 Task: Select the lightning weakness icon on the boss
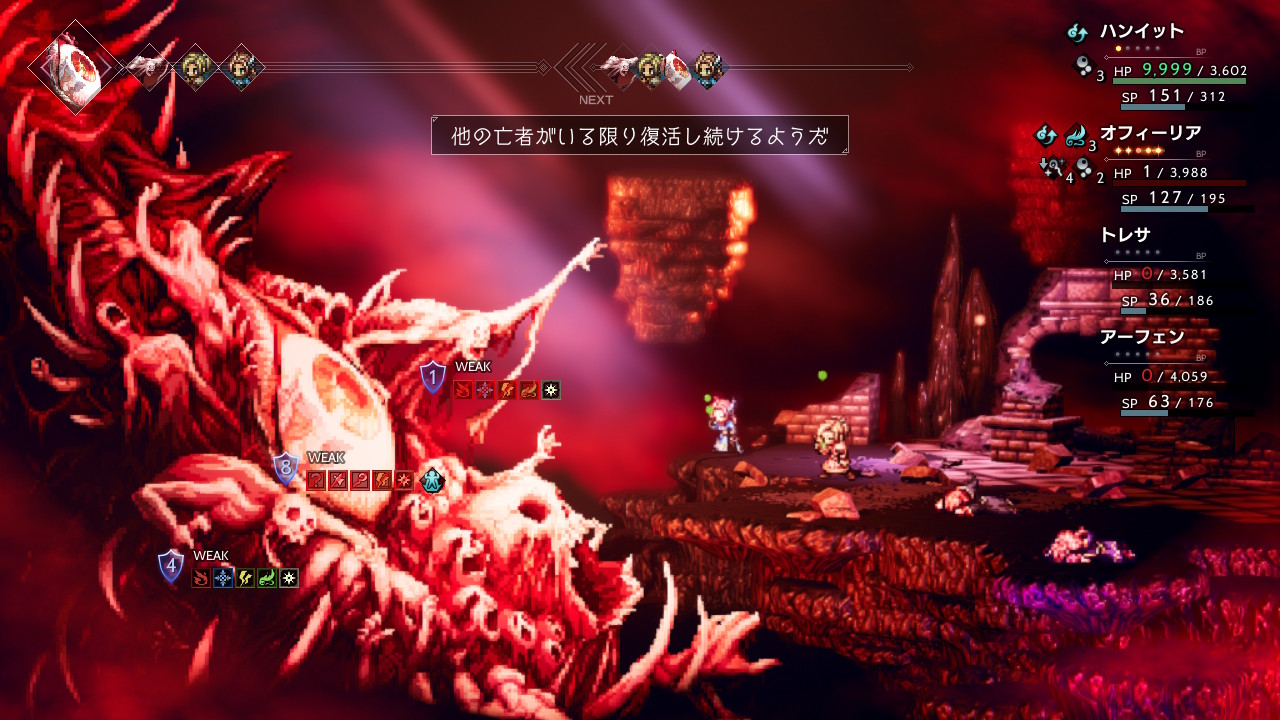pos(506,390)
